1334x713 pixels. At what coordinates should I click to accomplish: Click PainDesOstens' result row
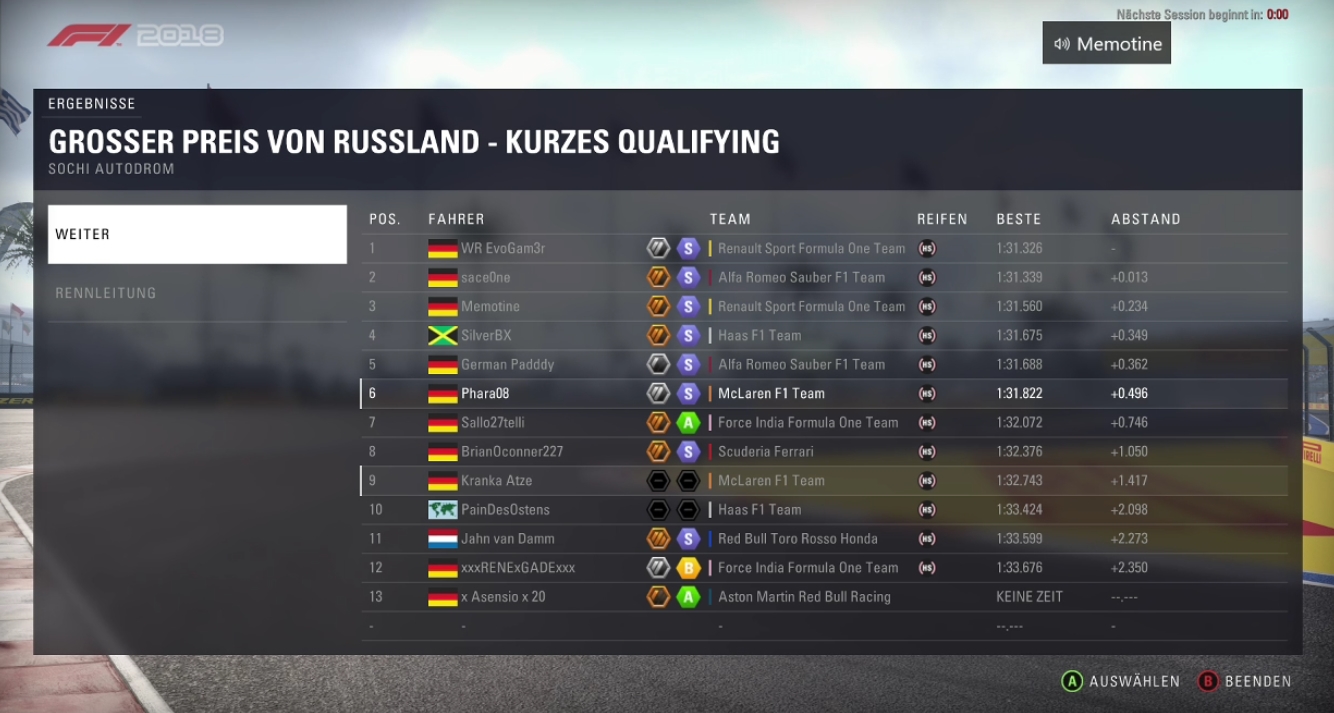(x=505, y=509)
